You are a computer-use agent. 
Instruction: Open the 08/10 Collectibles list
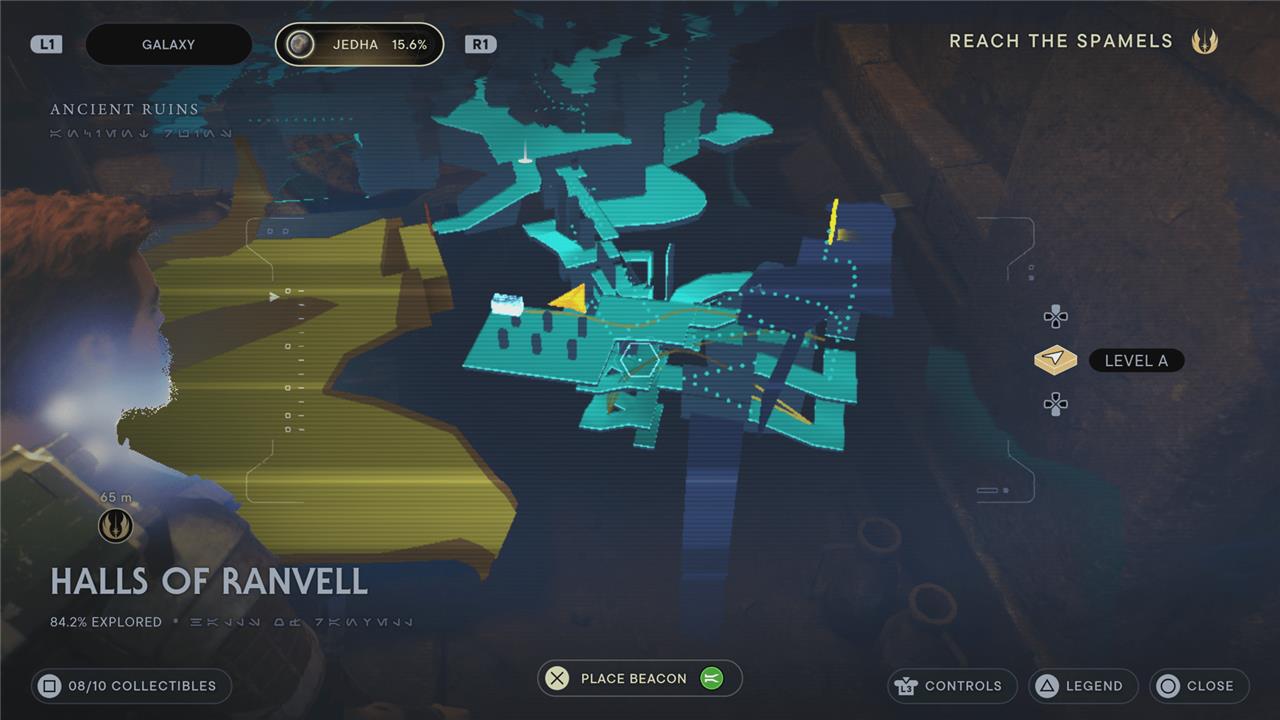[131, 686]
